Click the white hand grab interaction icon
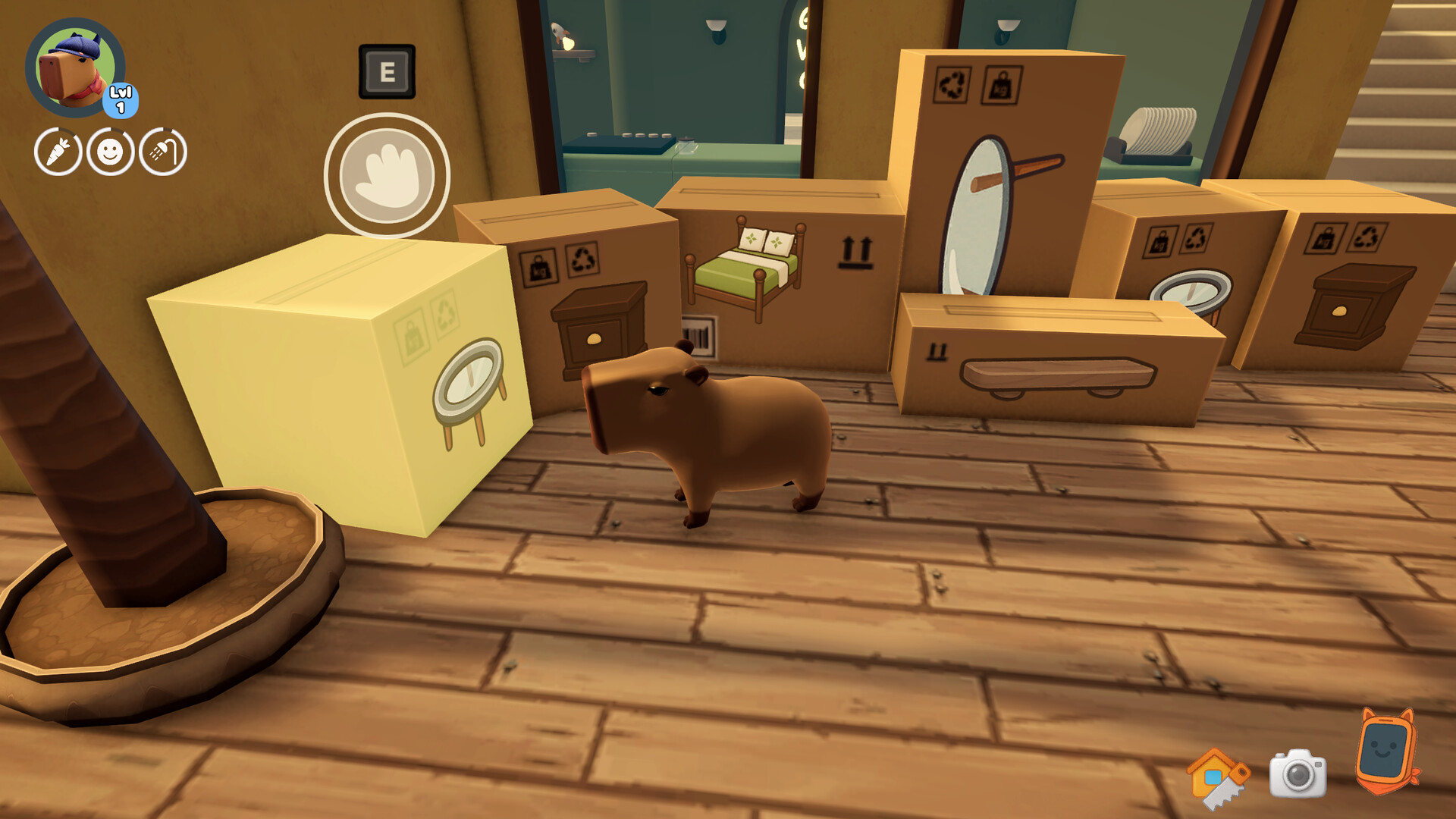Screen dimensions: 1456x819 (387, 173)
